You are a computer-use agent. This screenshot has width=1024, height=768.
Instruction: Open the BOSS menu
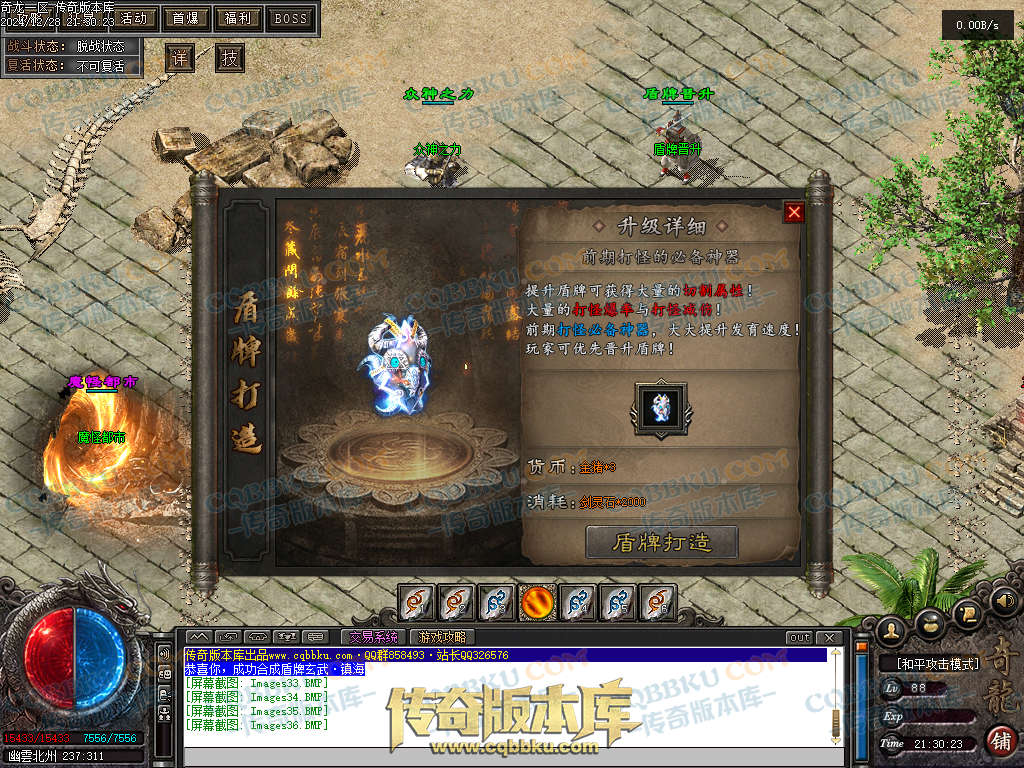[291, 18]
